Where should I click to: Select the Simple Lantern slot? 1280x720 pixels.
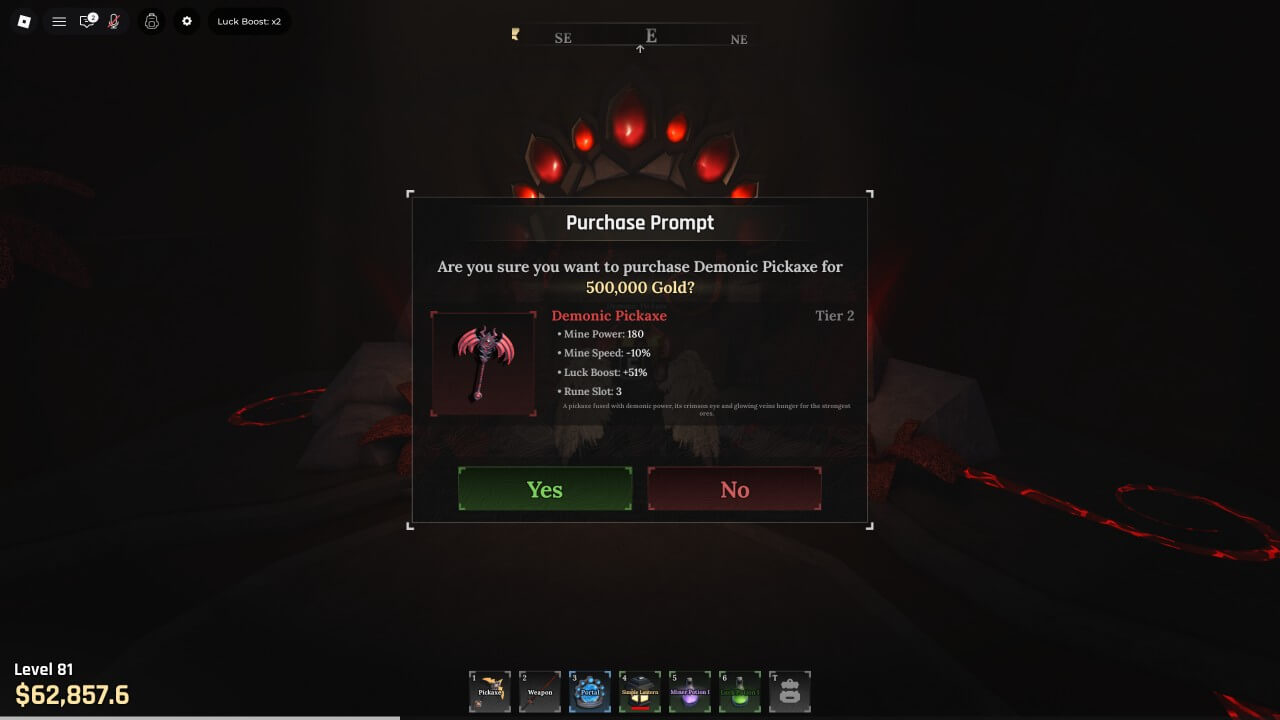click(640, 692)
